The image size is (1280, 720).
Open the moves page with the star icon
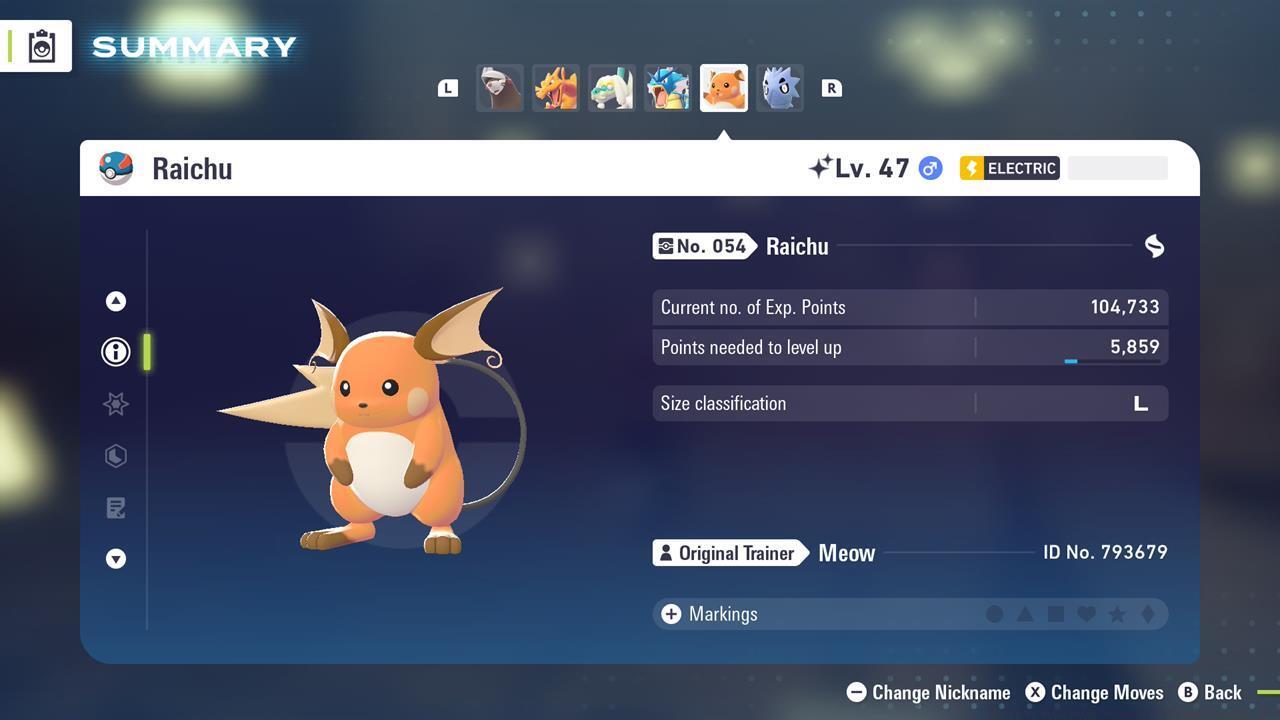tap(115, 404)
